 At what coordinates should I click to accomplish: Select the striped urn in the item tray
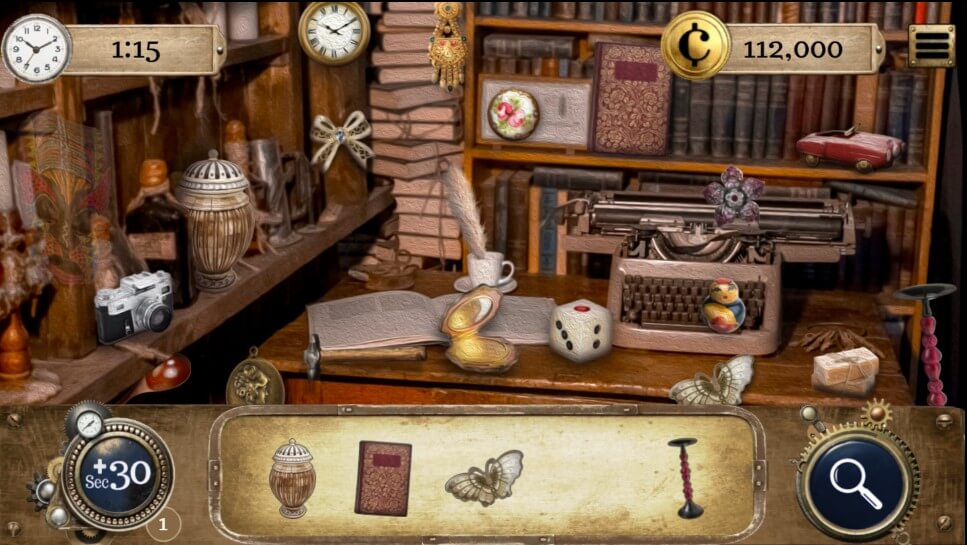[x=292, y=478]
